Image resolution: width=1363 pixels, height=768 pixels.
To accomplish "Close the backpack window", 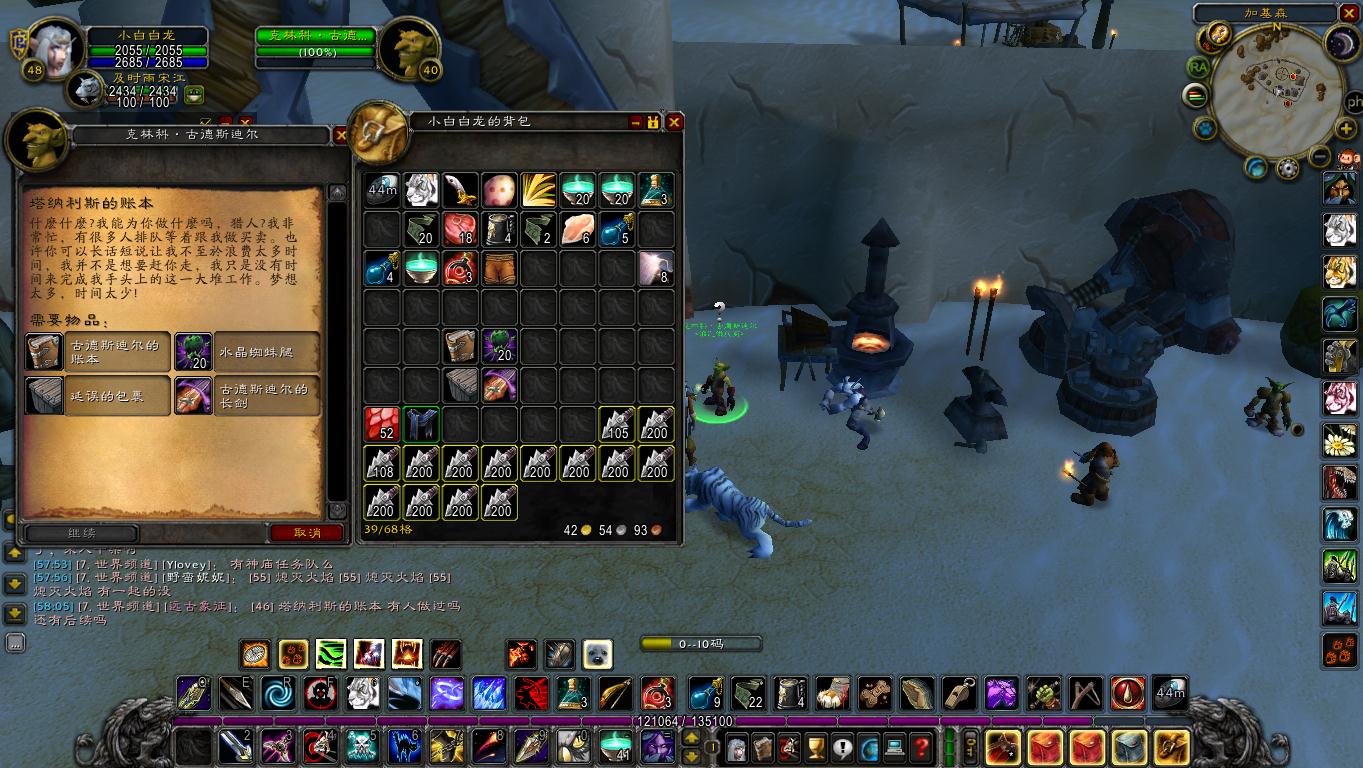I will (675, 122).
